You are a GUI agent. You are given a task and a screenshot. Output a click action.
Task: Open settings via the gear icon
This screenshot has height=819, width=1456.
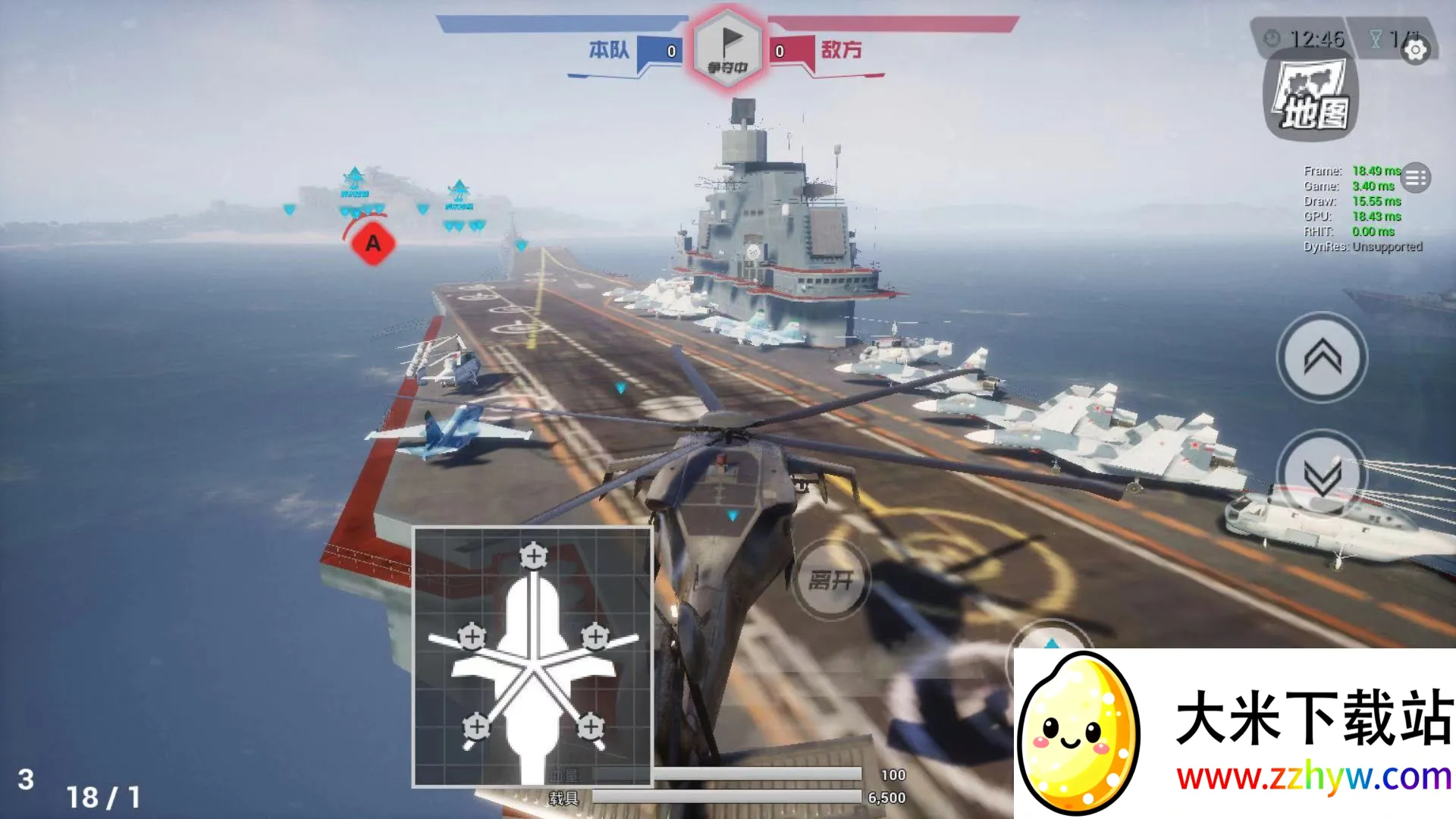pos(1415,50)
